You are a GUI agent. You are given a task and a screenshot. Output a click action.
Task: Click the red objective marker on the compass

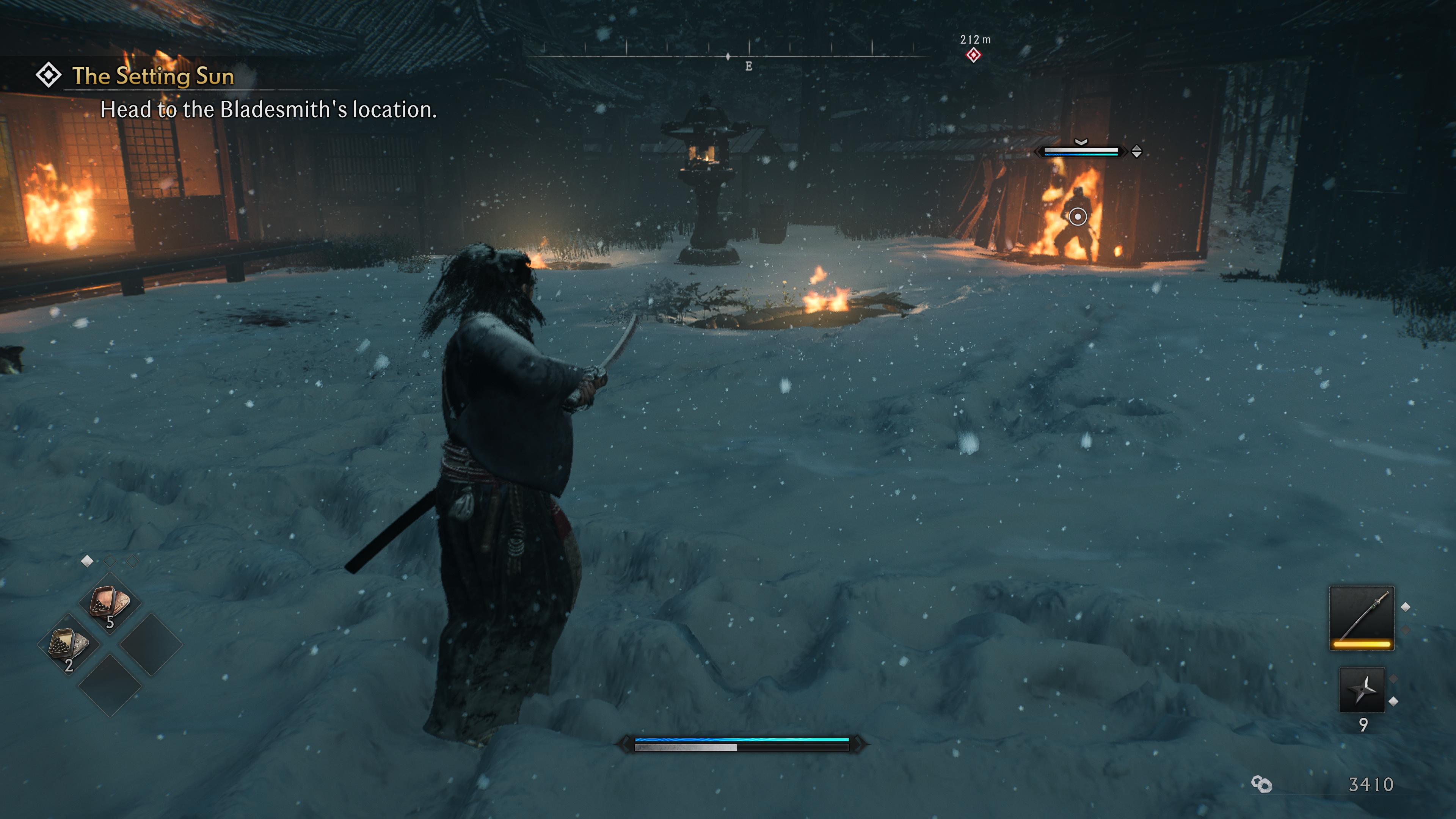[973, 55]
